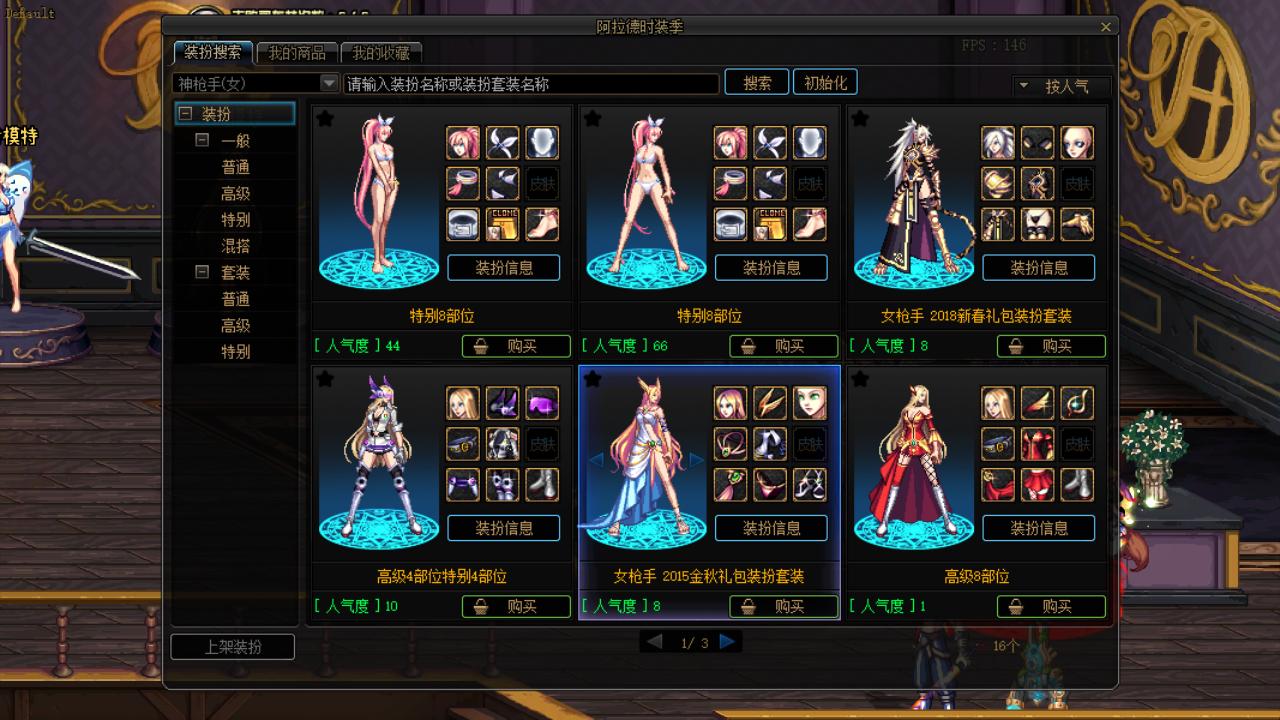Select the CLONE avatar piece icon in the popularity 44 listing
The width and height of the screenshot is (1280, 720).
tap(503, 224)
